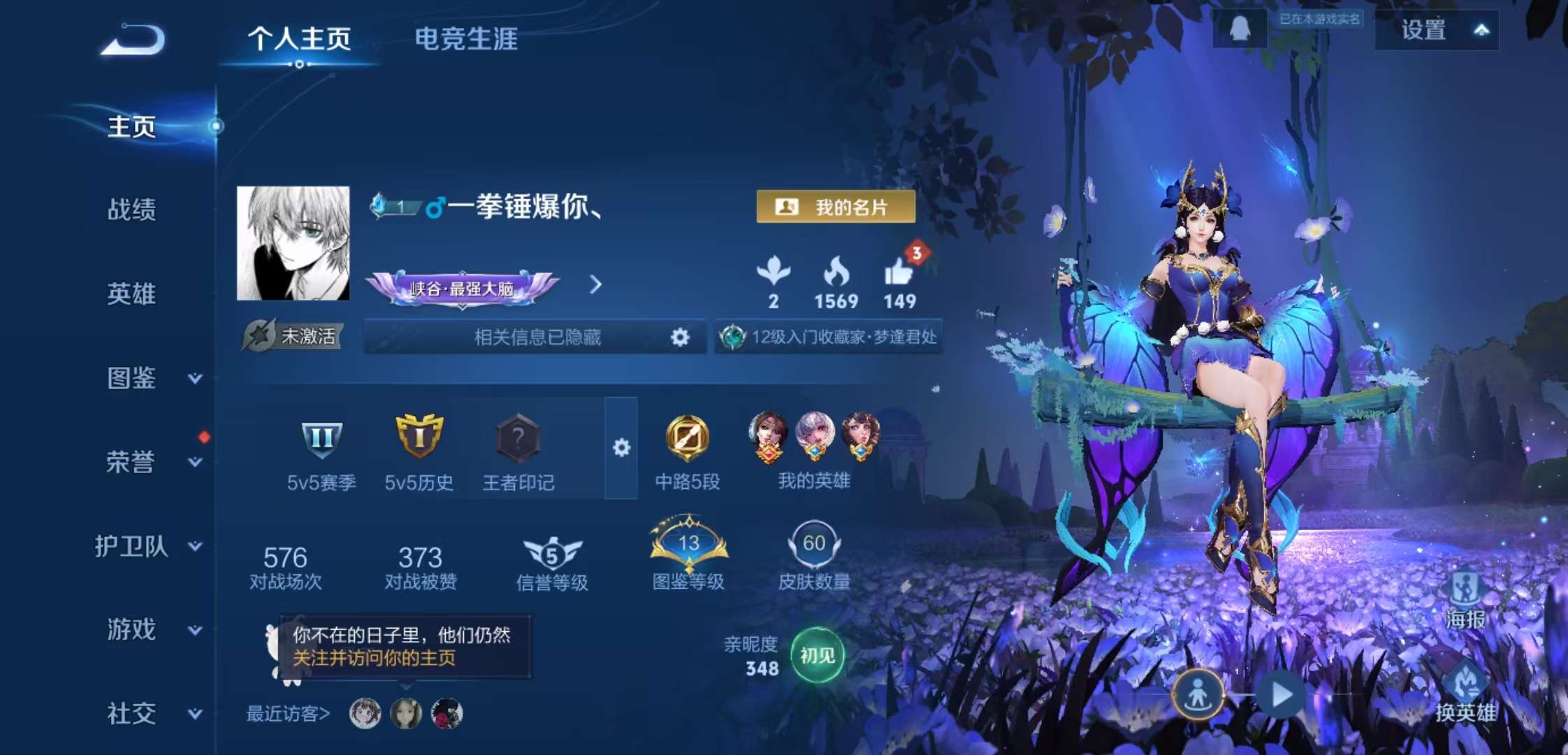Open 我的名片 card

(x=837, y=208)
